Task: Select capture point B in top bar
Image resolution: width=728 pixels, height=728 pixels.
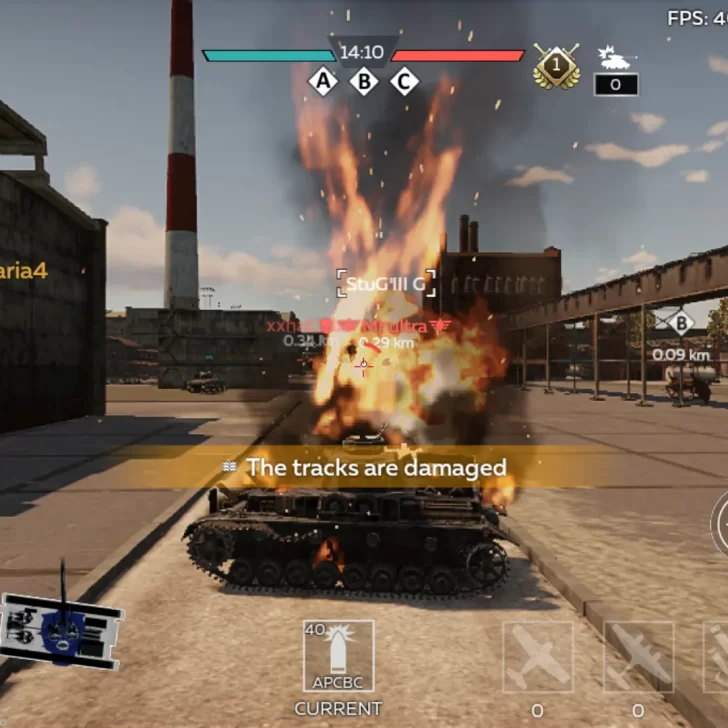Action: [364, 82]
